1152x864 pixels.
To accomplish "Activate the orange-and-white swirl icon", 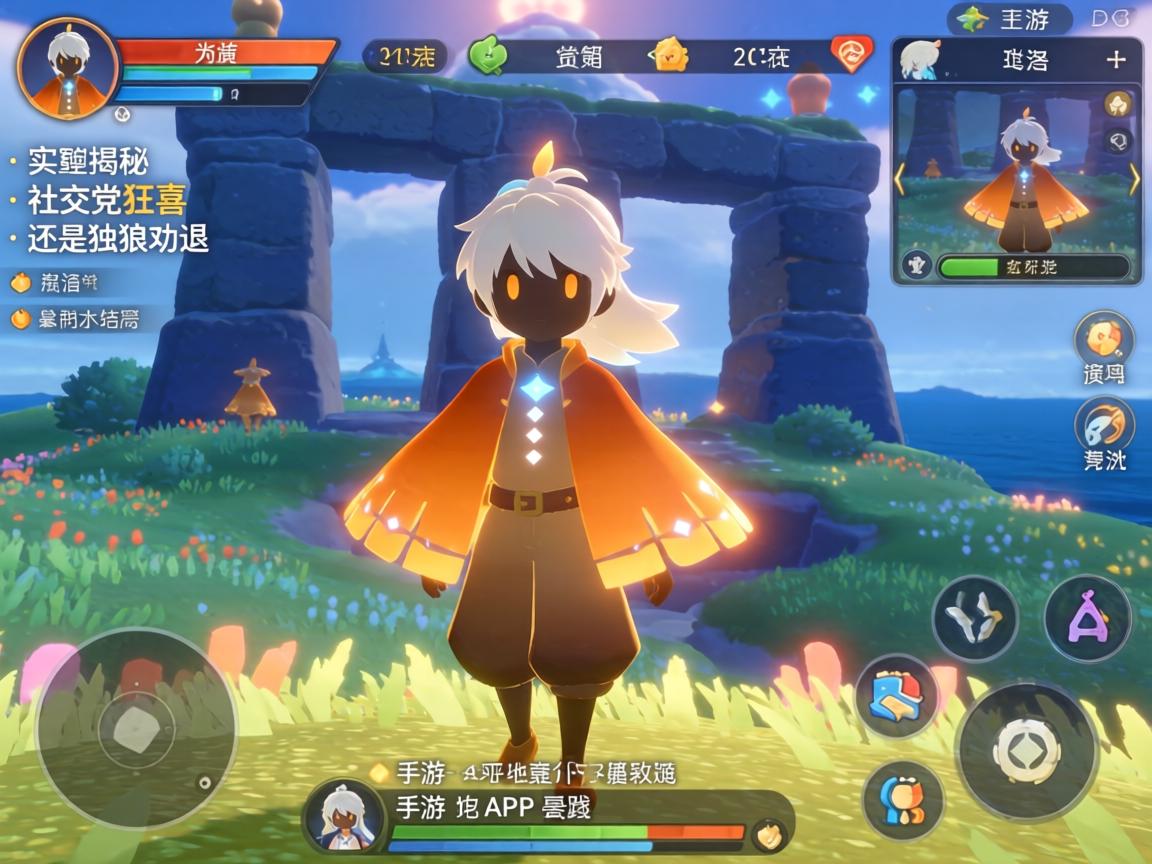I will click(x=1104, y=426).
